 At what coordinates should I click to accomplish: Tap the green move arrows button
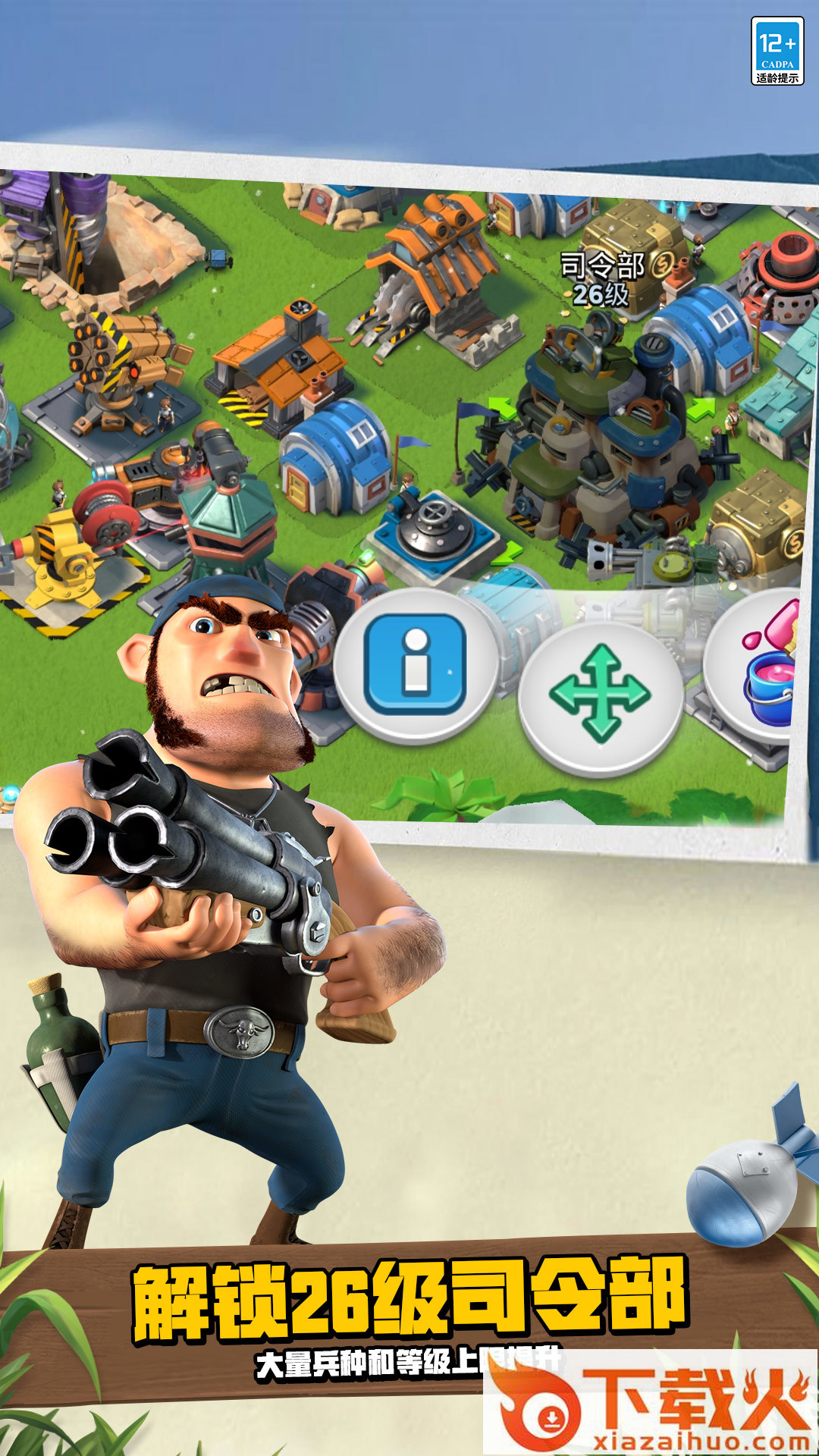[600, 694]
